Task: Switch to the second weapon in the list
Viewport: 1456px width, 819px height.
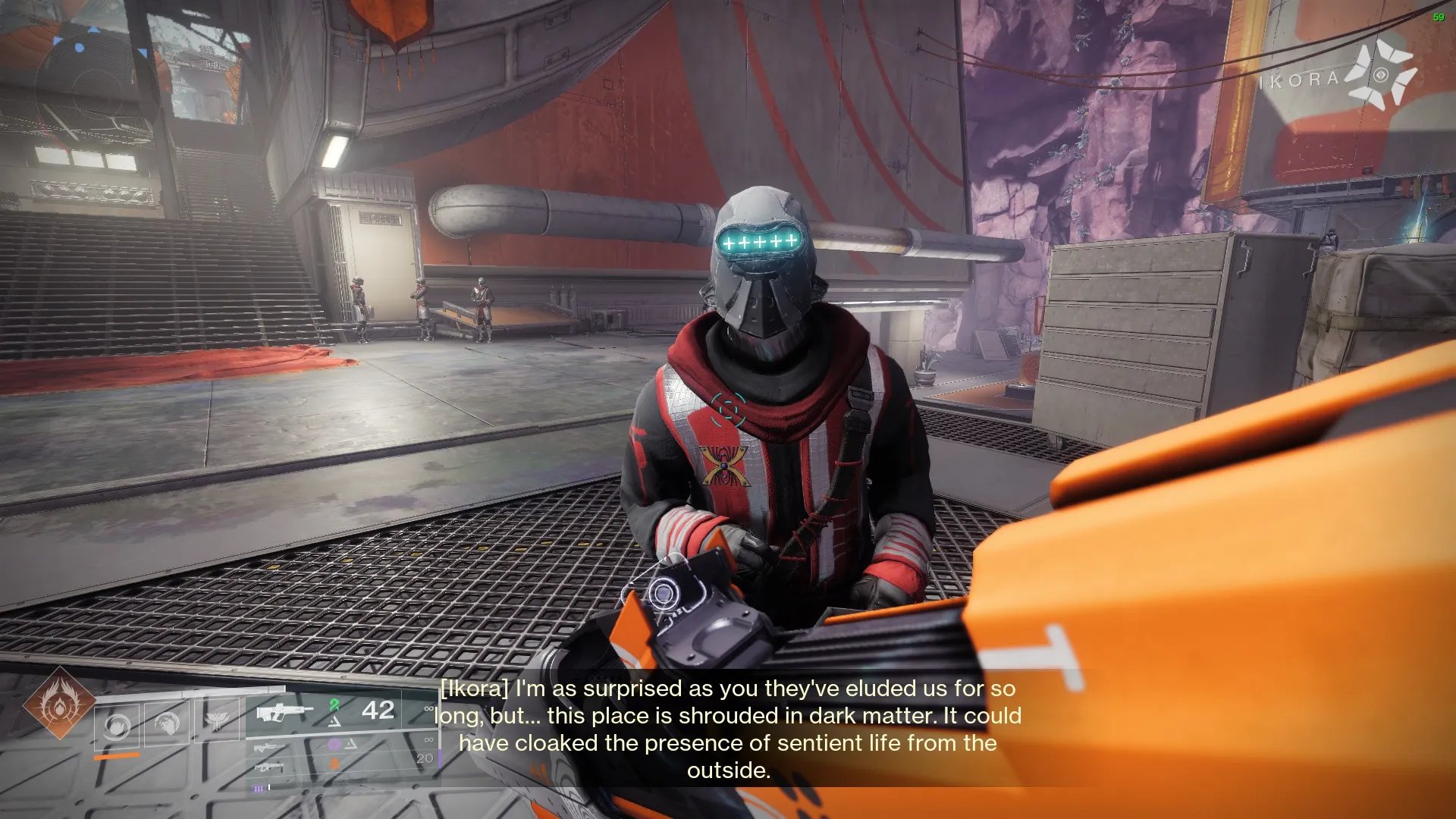Action: (x=270, y=748)
